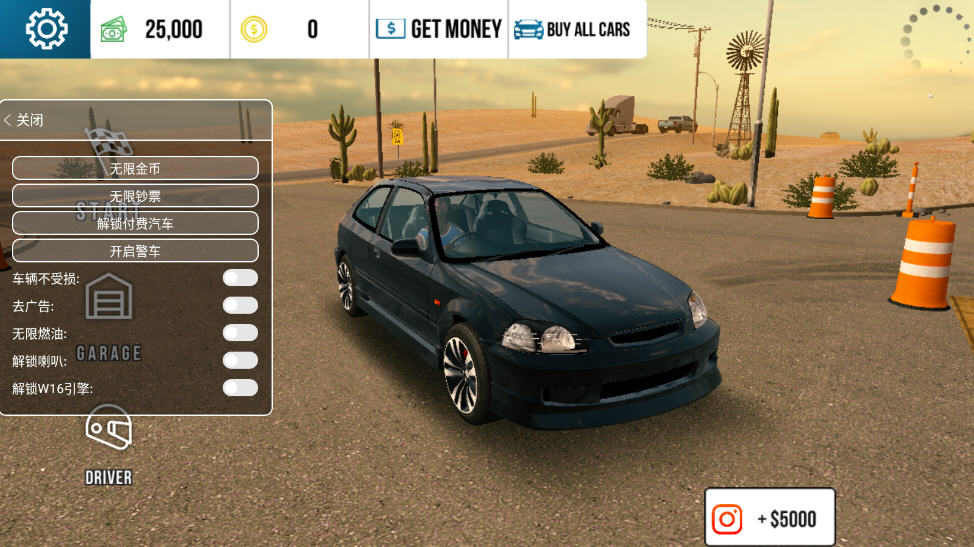This screenshot has height=547, width=974.
Task: Toggle the 去广告 switch
Action: [x=240, y=305]
